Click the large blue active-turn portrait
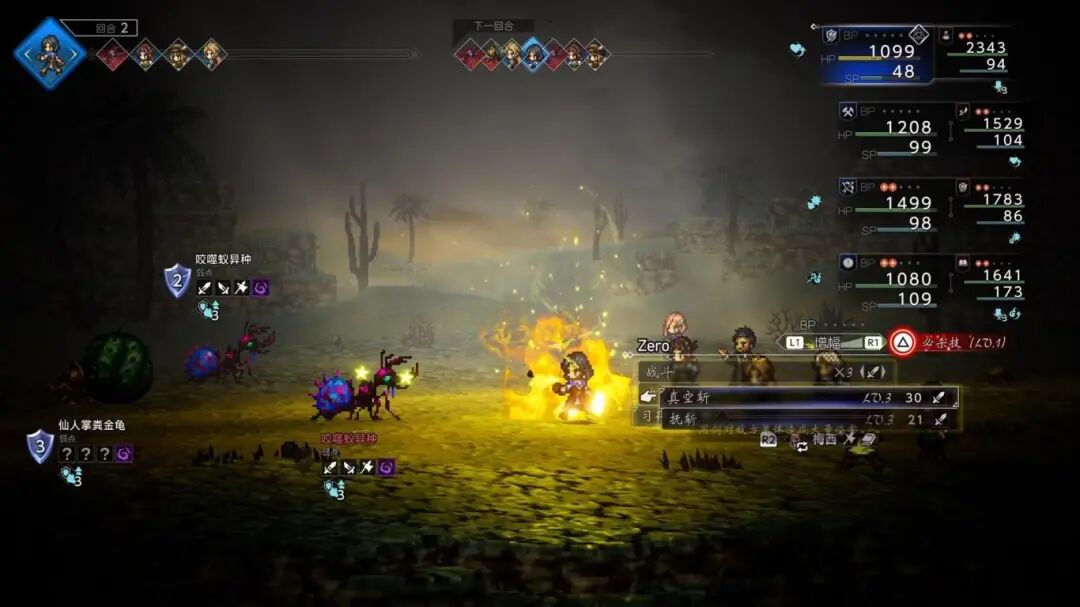 click(x=49, y=54)
